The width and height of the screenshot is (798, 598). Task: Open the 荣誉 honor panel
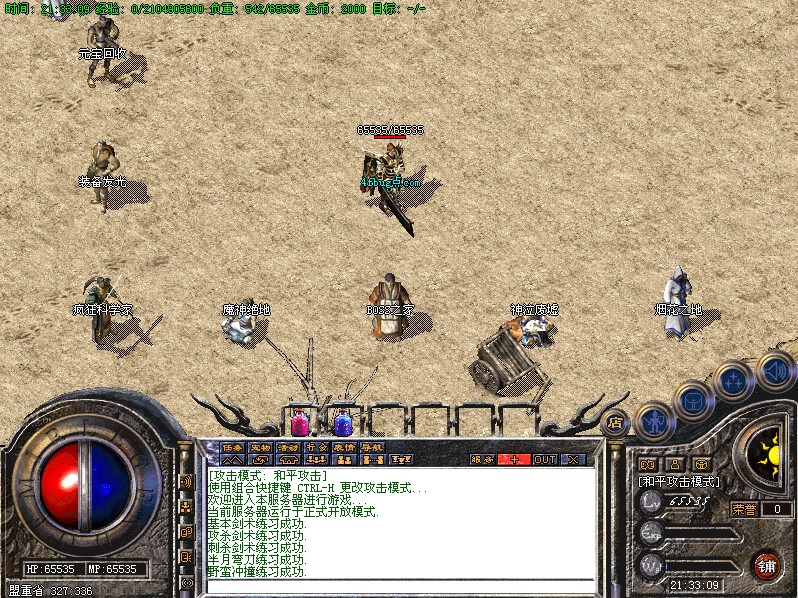pos(743,509)
